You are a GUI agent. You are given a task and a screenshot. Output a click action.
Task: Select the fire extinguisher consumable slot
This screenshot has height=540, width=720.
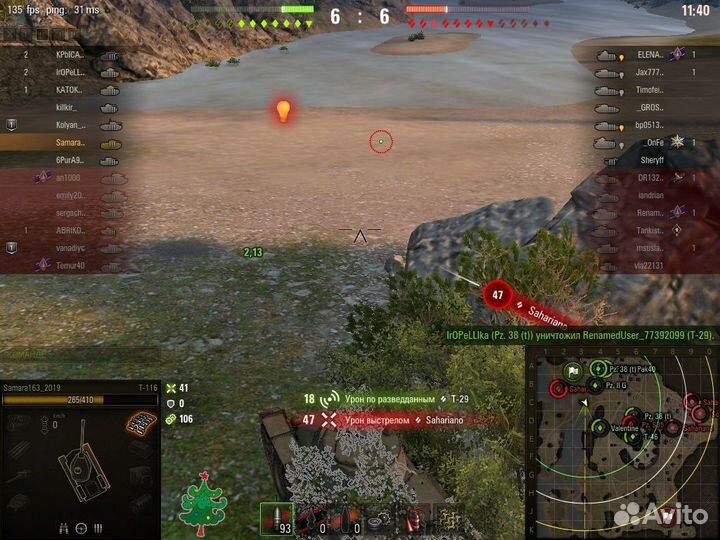point(414,519)
